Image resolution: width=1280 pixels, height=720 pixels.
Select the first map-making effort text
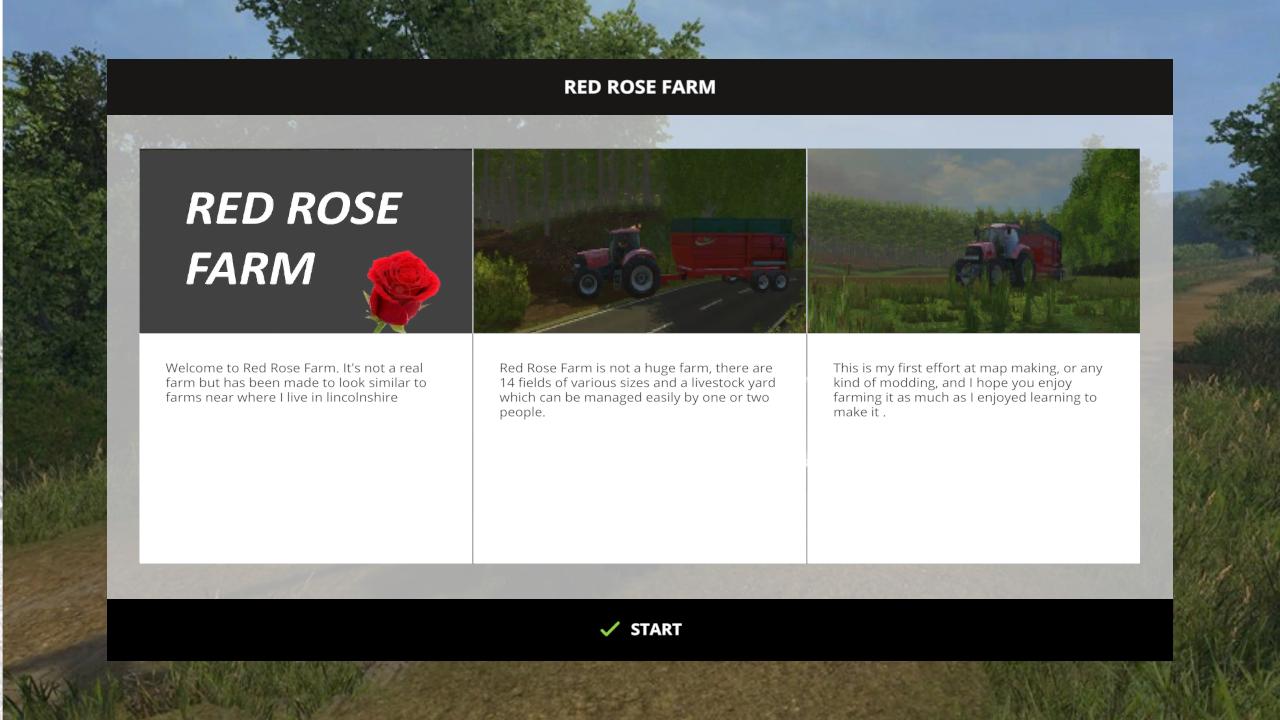pyautogui.click(x=967, y=389)
